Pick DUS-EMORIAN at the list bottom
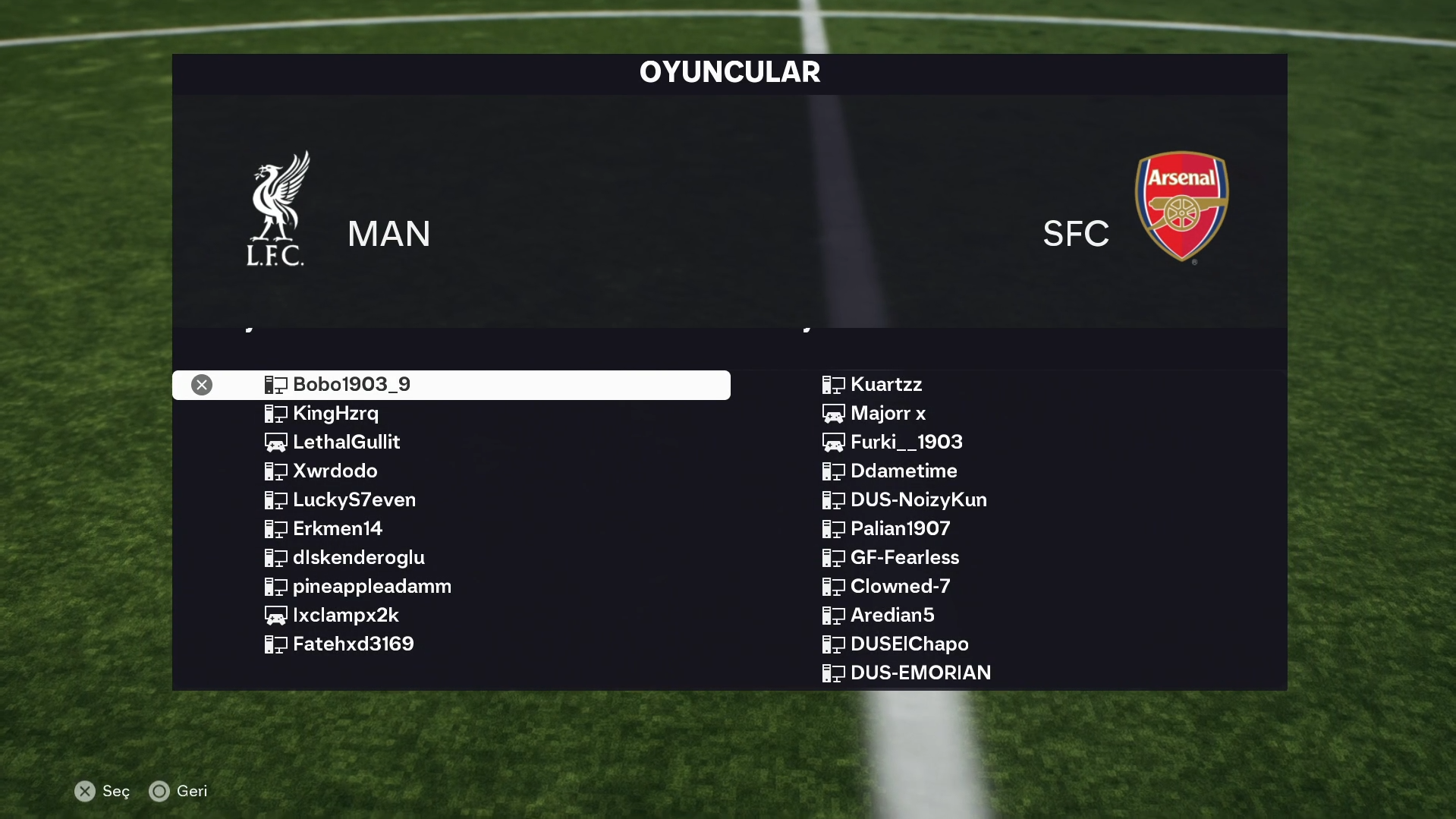 coord(920,673)
